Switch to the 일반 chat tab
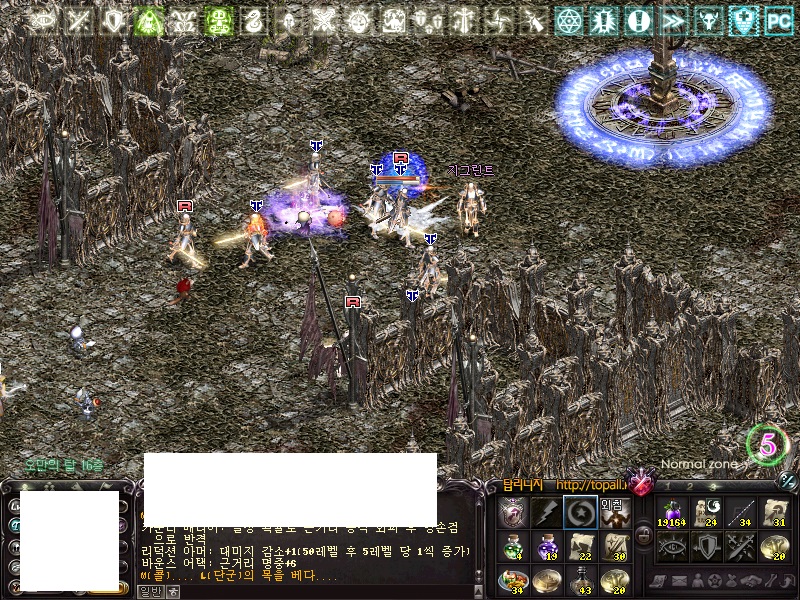800x600 pixels. click(x=149, y=591)
